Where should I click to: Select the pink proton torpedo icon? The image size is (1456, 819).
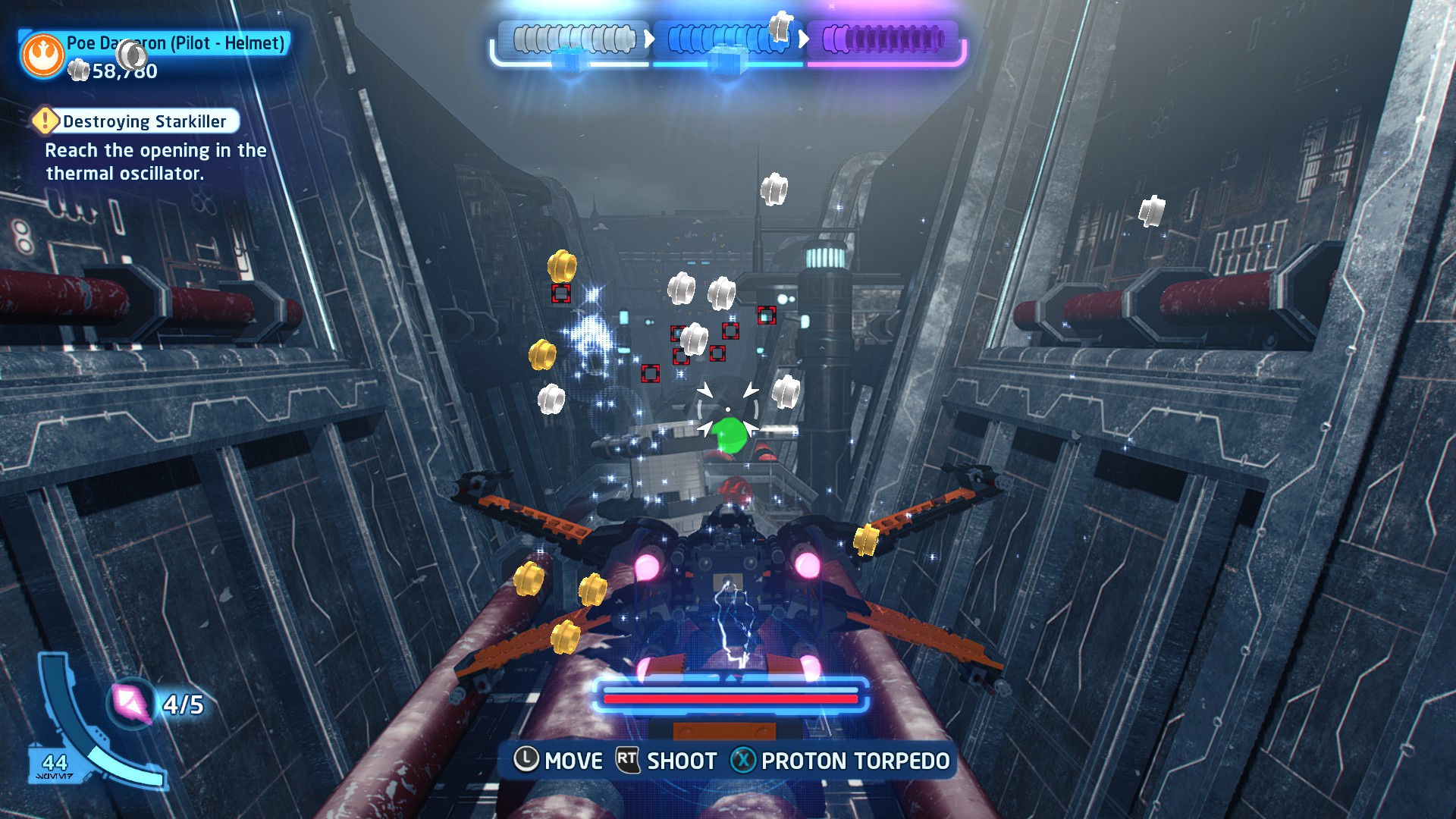(x=131, y=704)
